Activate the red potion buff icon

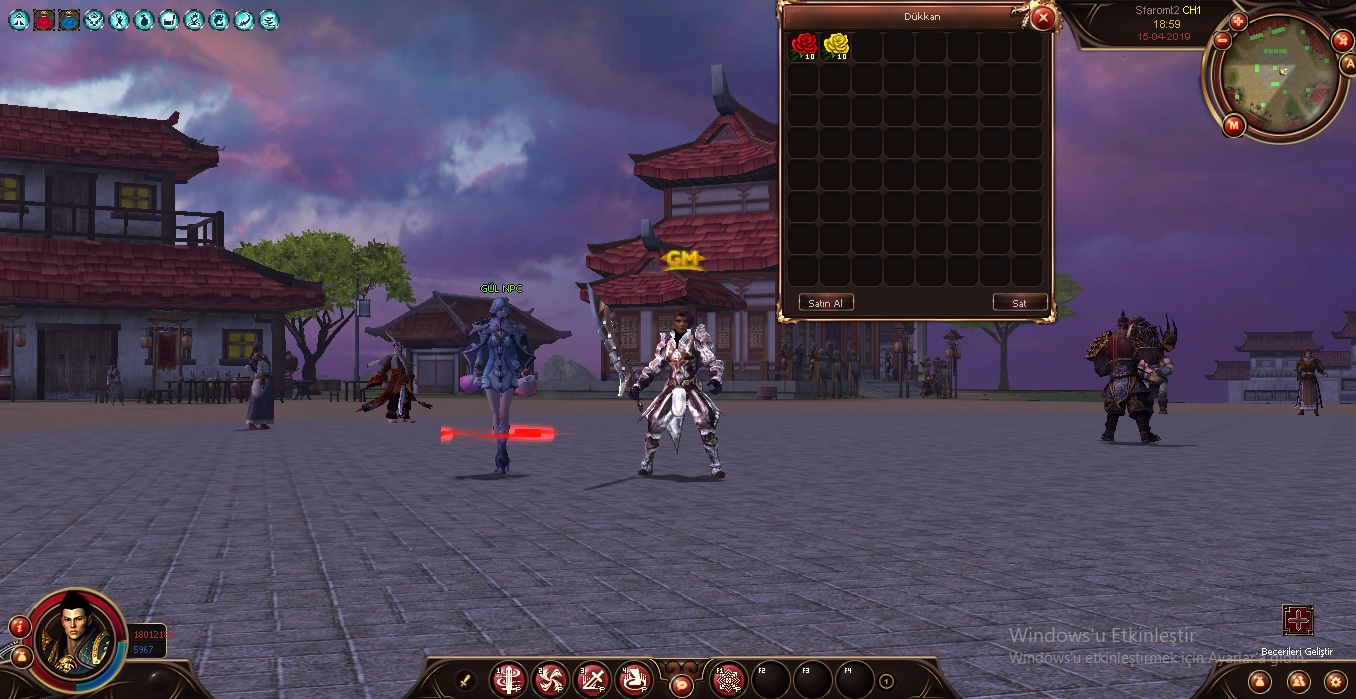pos(44,19)
